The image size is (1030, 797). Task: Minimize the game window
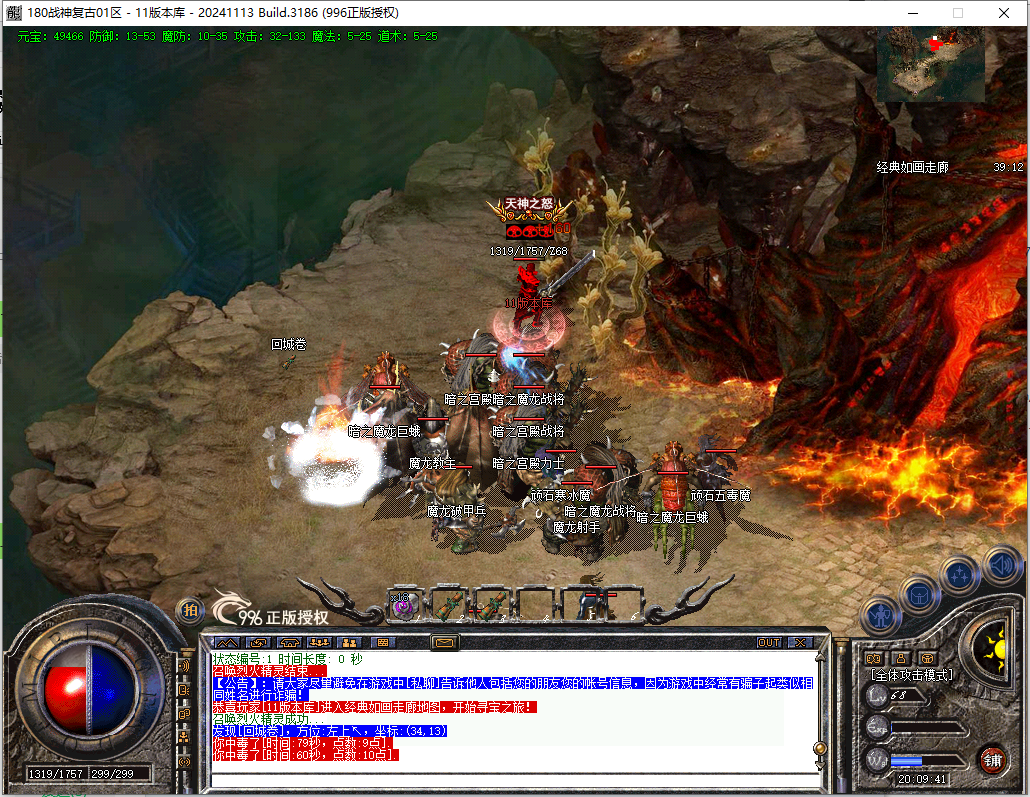click(912, 13)
